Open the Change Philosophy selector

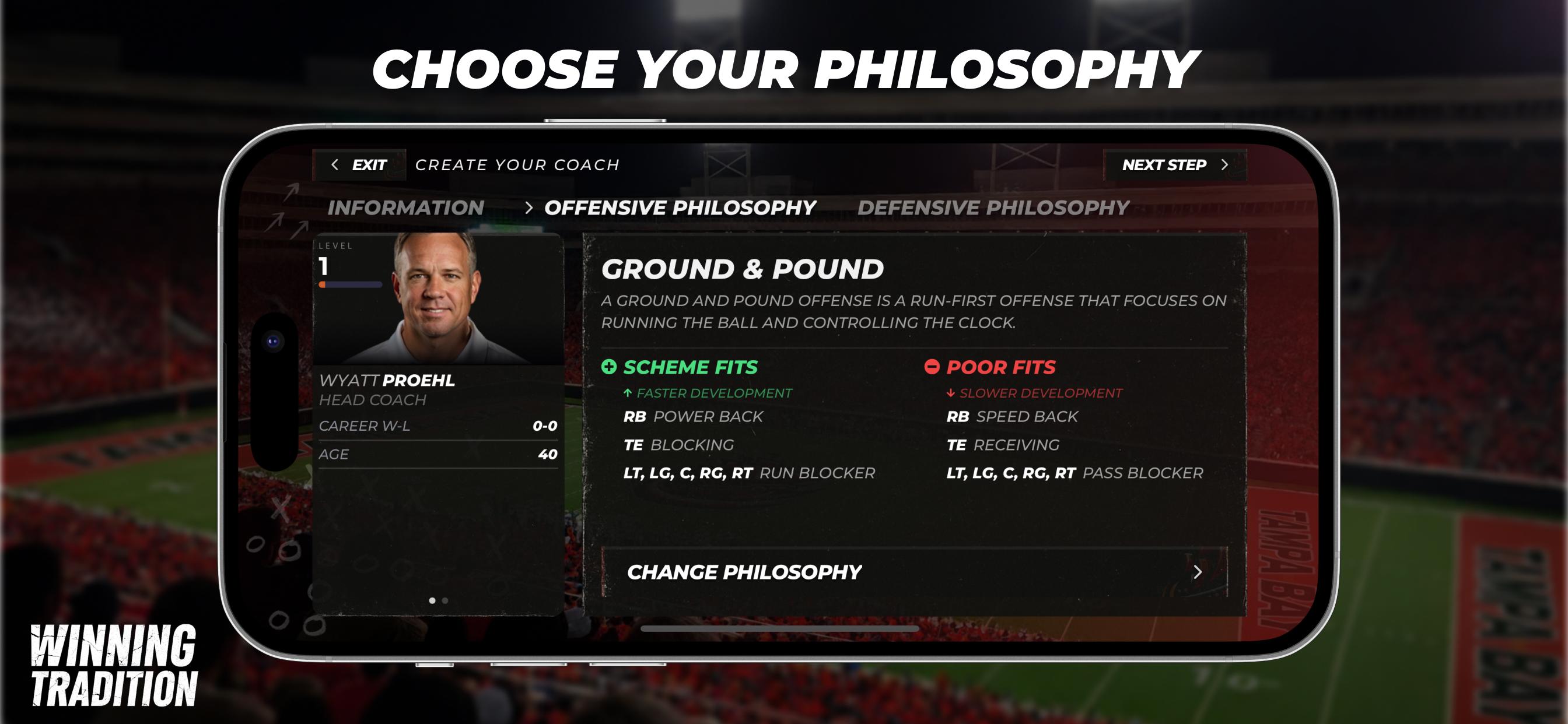point(744,572)
